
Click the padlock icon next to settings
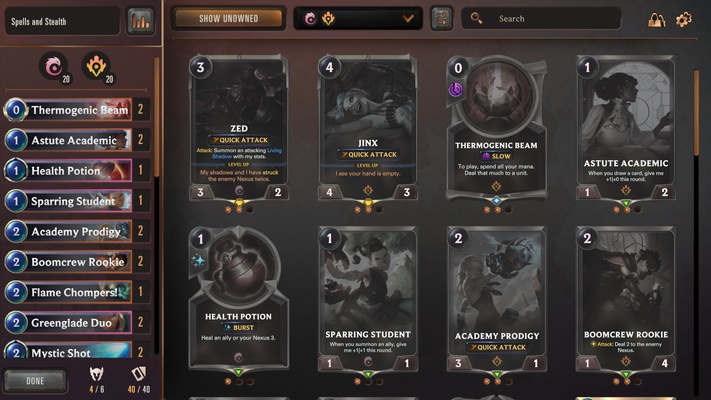pos(656,19)
